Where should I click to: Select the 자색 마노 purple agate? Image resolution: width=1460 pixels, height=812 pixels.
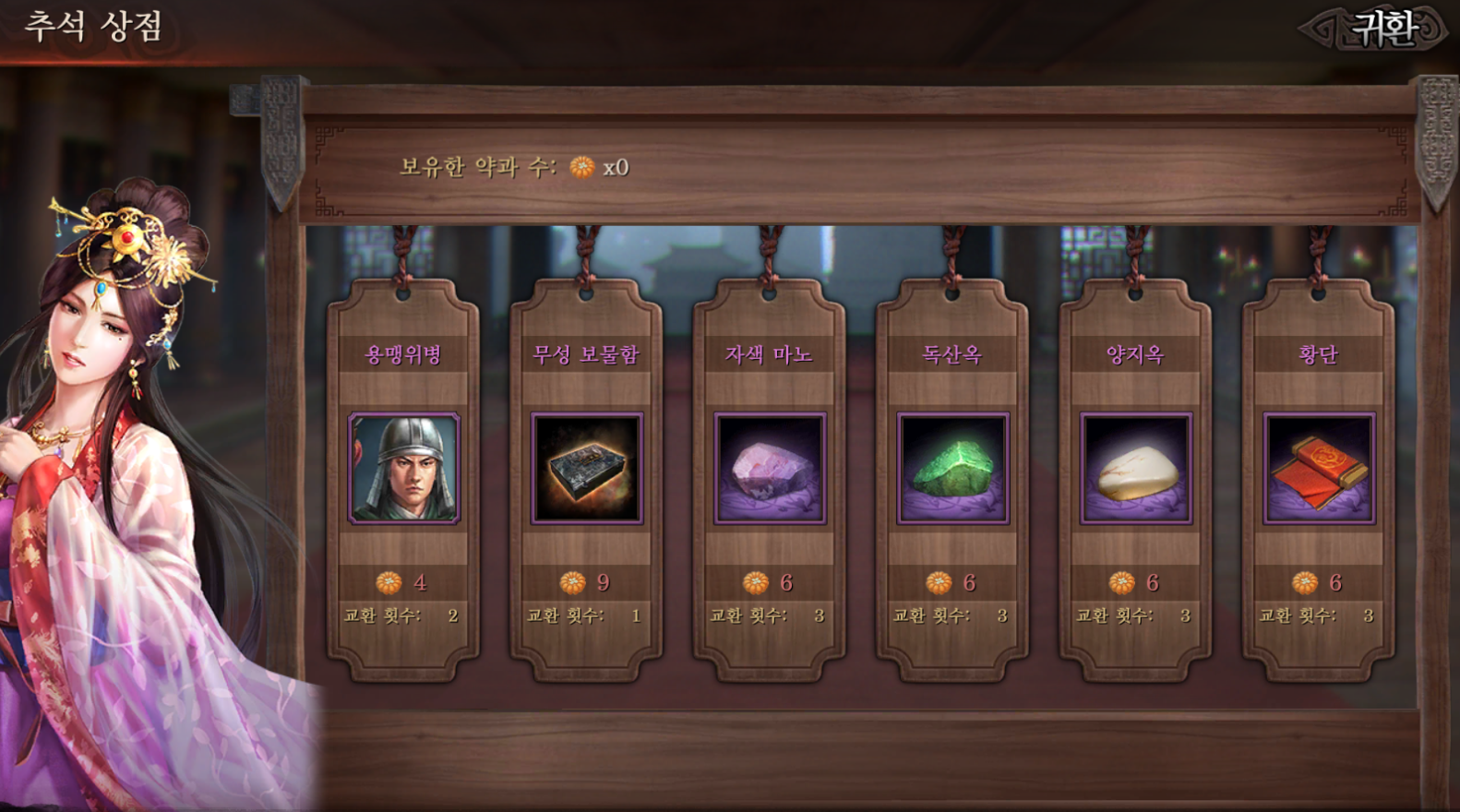pos(769,469)
